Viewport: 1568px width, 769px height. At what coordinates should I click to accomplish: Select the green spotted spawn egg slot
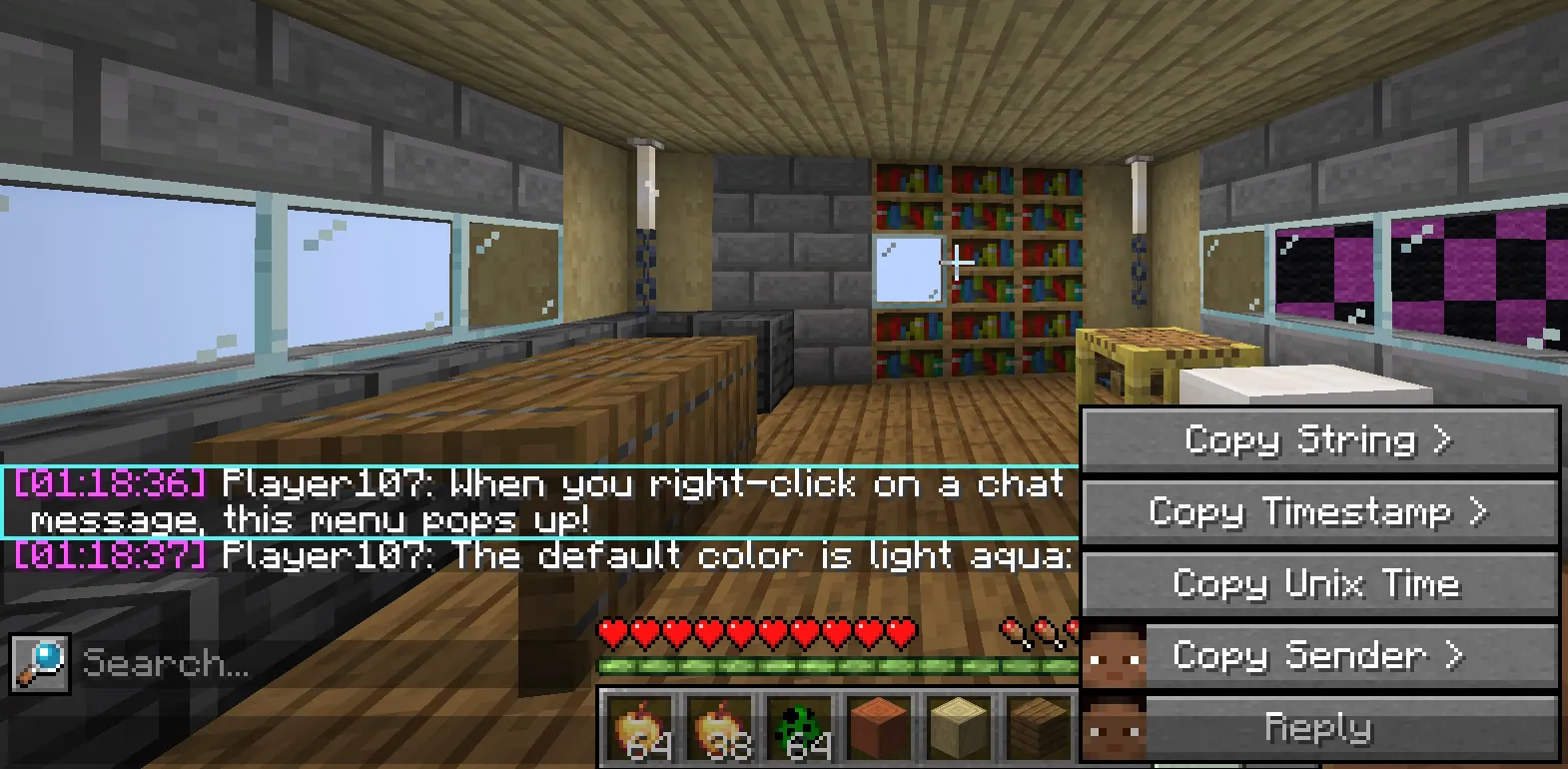coord(801,730)
